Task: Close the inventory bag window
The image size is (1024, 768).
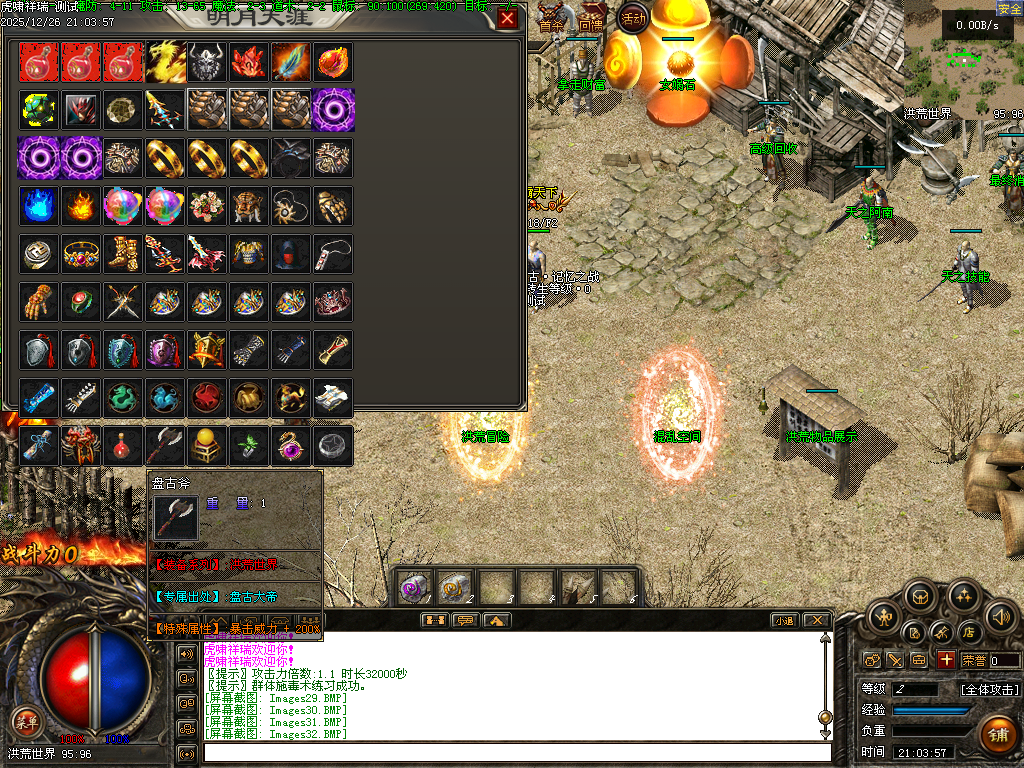Action: [508, 18]
